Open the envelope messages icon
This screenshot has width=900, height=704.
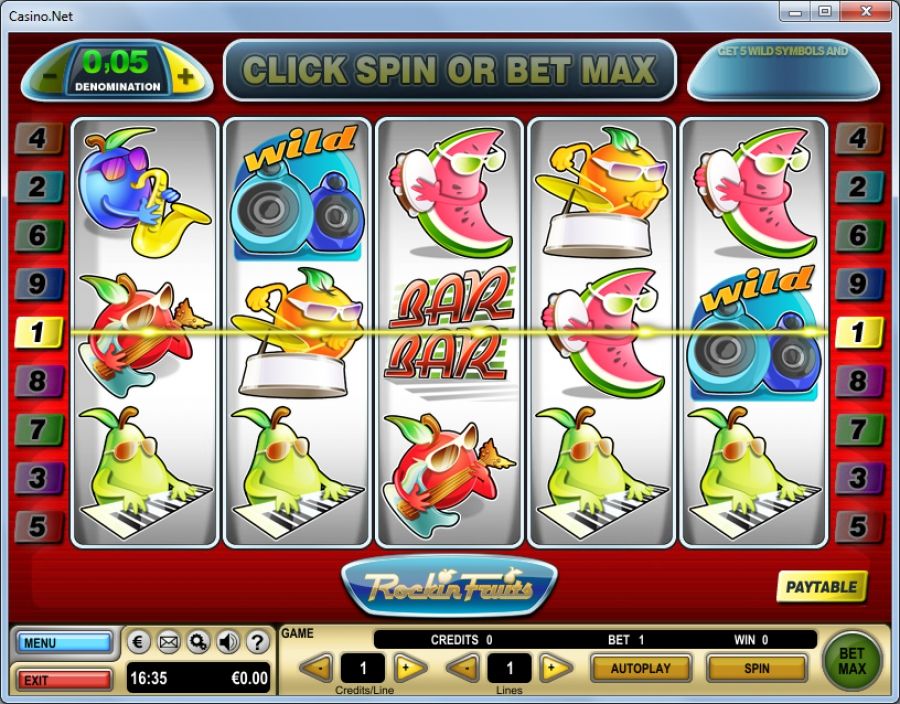pyautogui.click(x=169, y=642)
